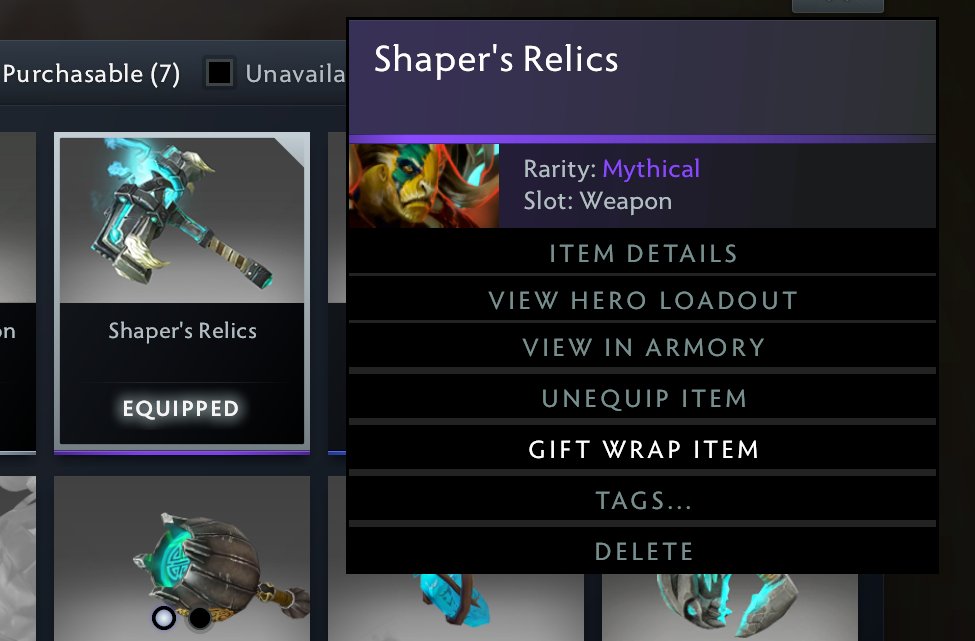Open the Tags submenu
The image size is (975, 641).
(642, 501)
